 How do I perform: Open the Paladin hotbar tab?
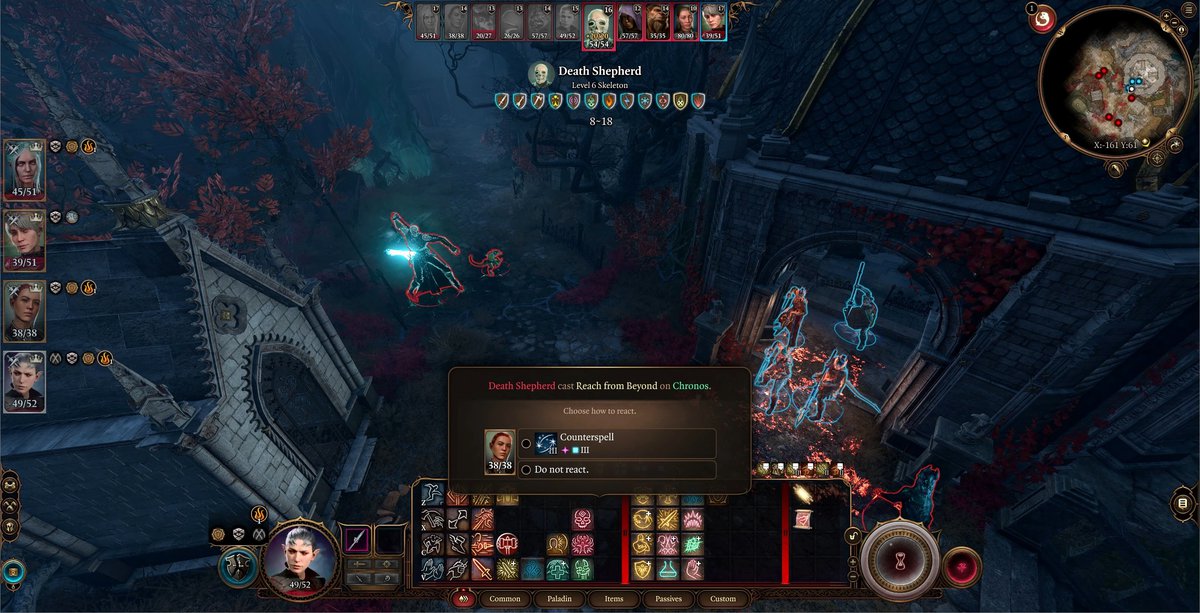[559, 599]
